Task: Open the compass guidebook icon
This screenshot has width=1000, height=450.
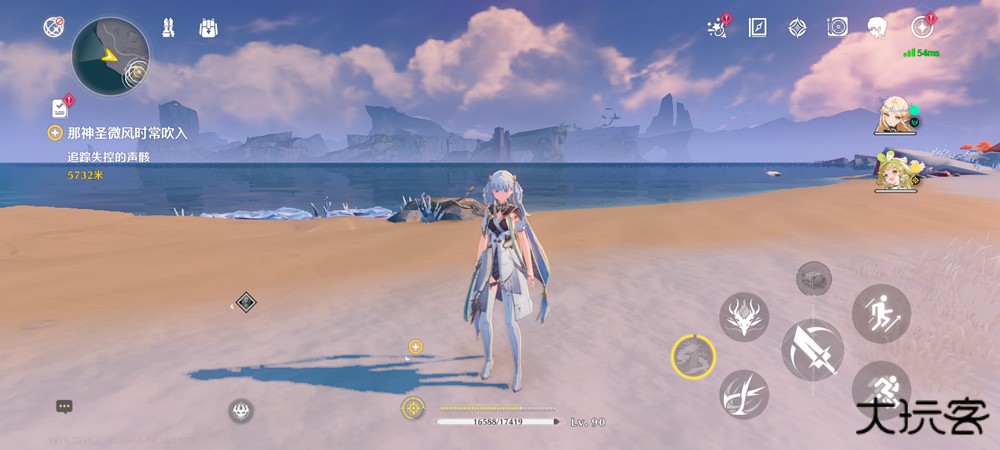Action: point(757,27)
